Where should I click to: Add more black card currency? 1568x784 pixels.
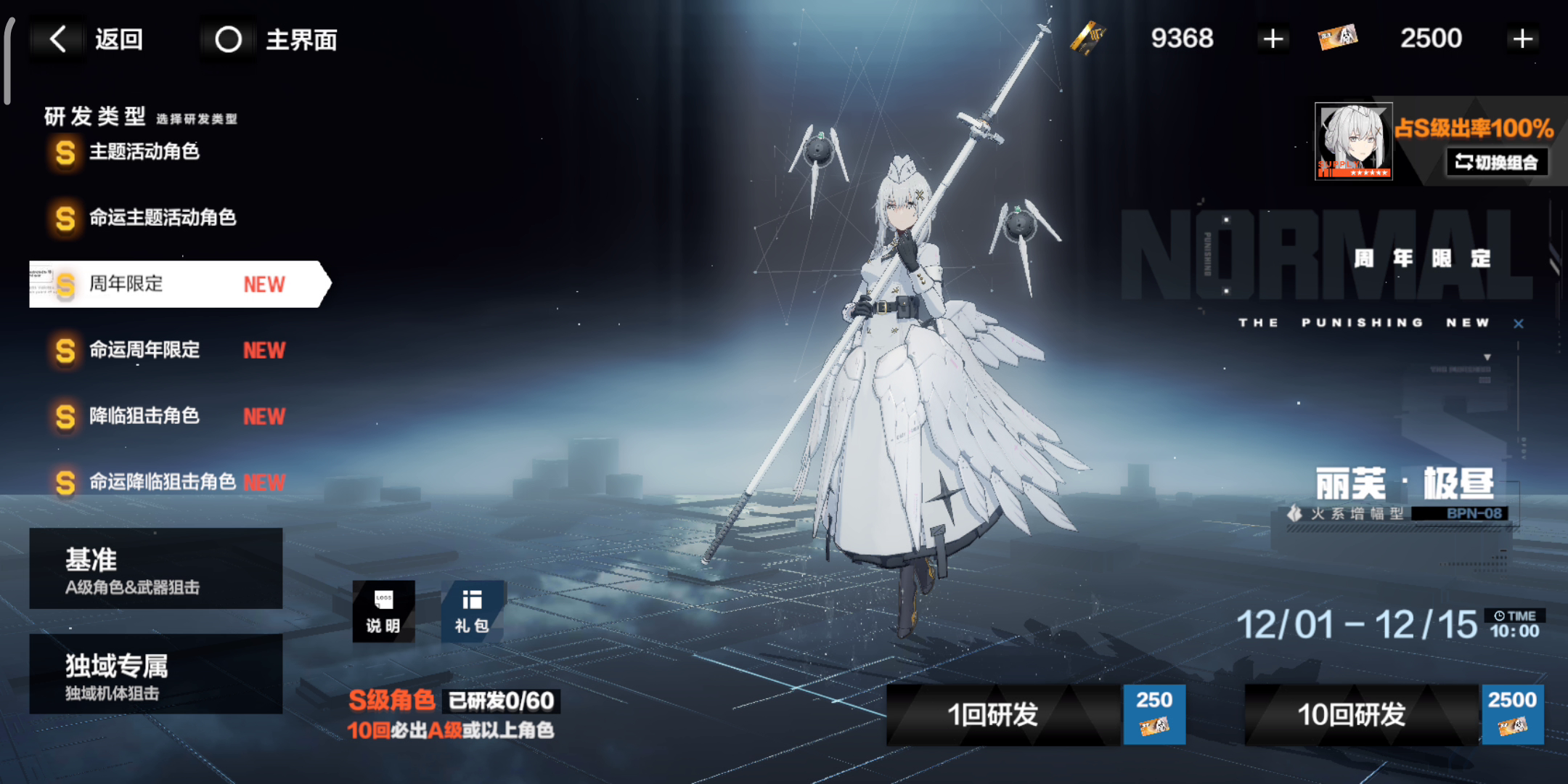(x=1273, y=39)
